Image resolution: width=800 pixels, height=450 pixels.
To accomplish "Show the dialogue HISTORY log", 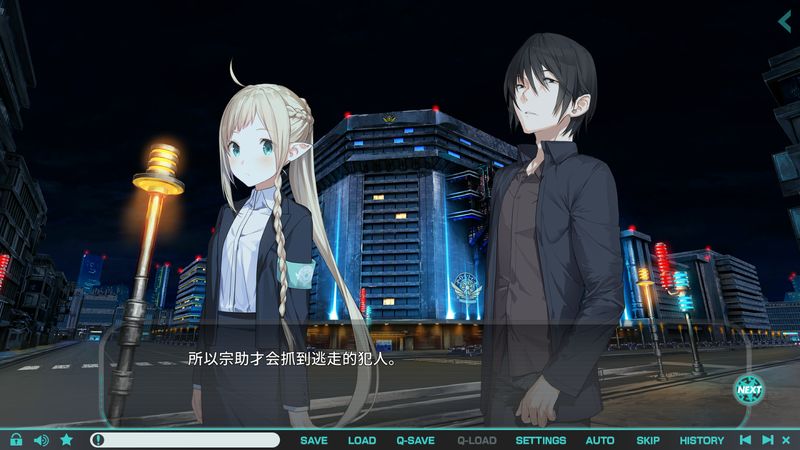I will (x=702, y=440).
